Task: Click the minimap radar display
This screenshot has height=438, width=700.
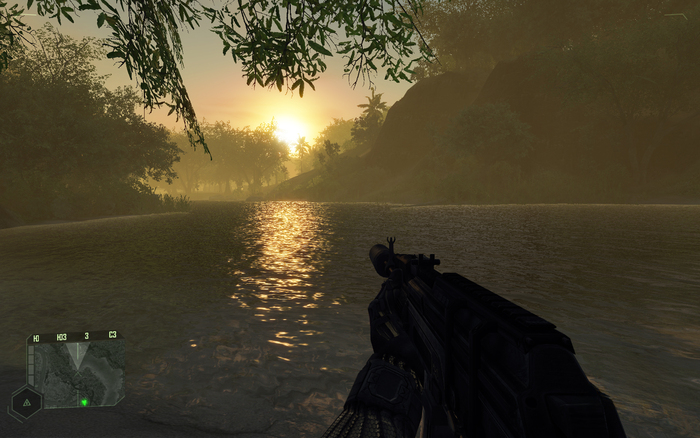Action: click(x=78, y=372)
